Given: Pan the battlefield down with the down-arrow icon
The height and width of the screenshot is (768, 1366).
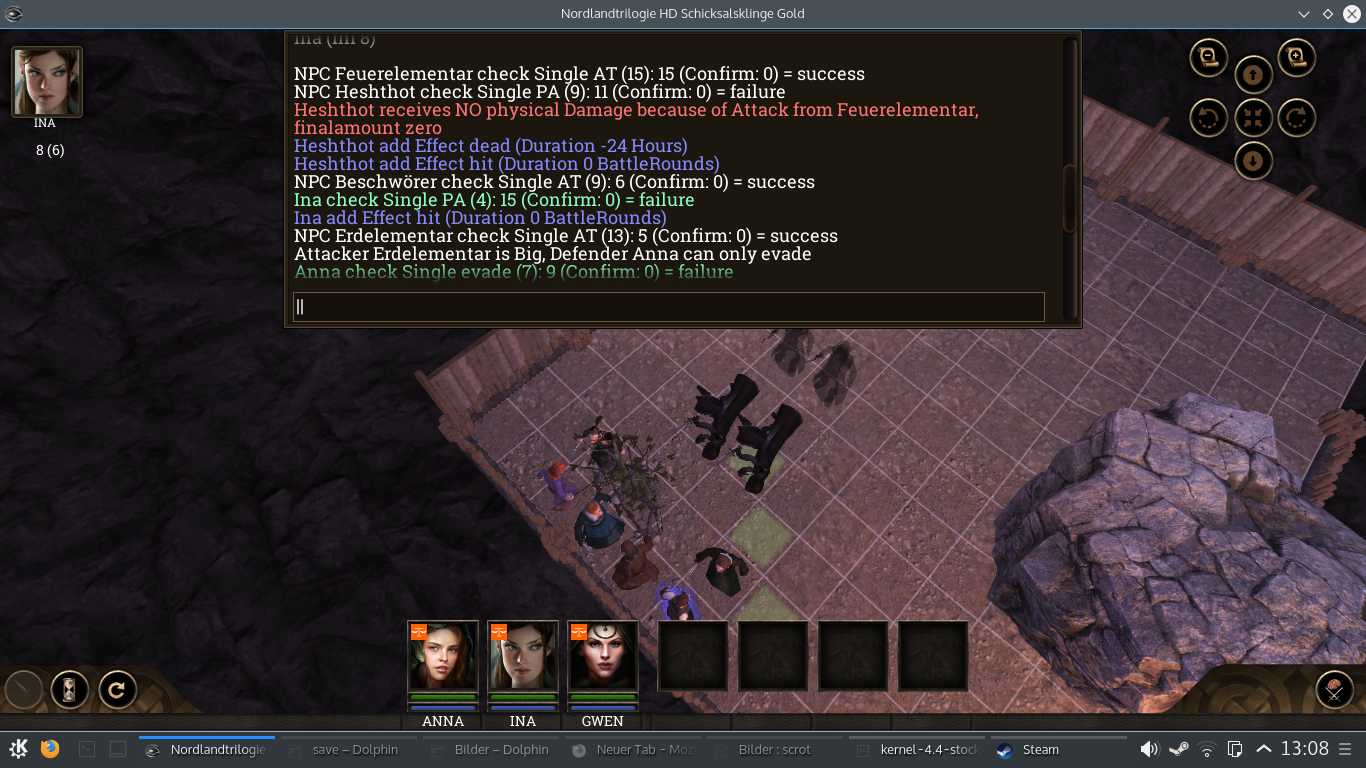Looking at the screenshot, I should (1253, 160).
